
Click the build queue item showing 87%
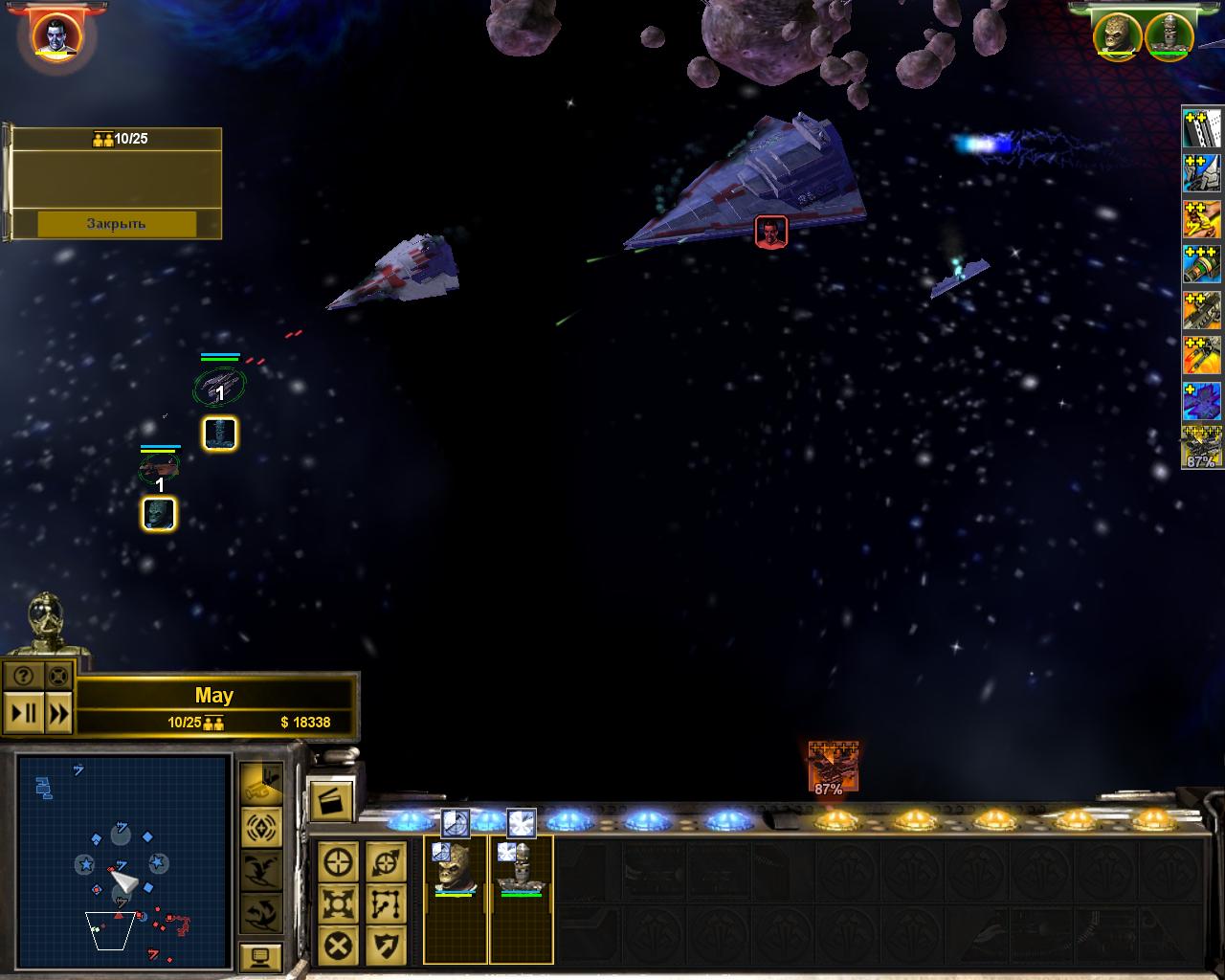pos(832,768)
